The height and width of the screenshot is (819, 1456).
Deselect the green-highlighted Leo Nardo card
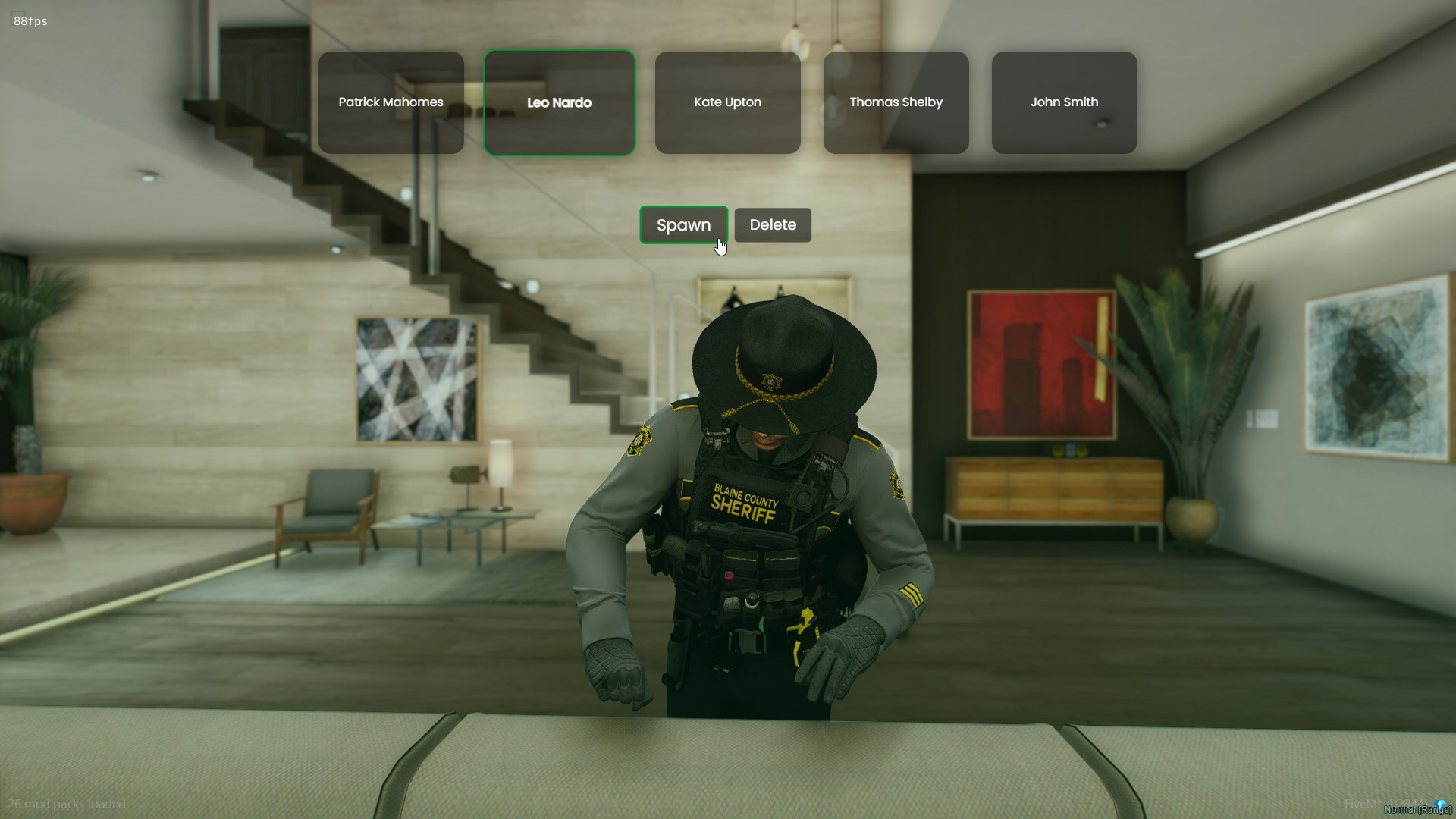[559, 102]
